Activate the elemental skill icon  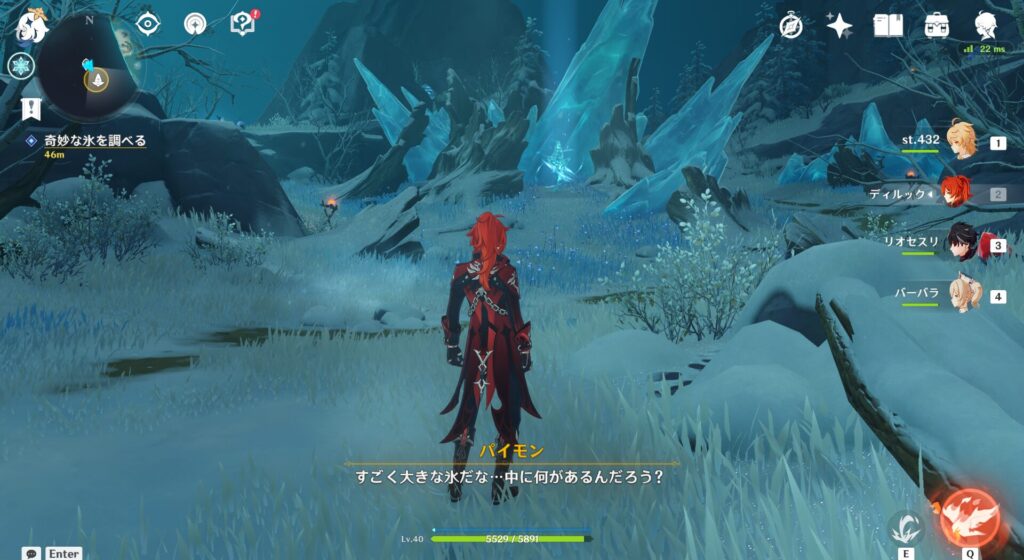click(x=906, y=527)
